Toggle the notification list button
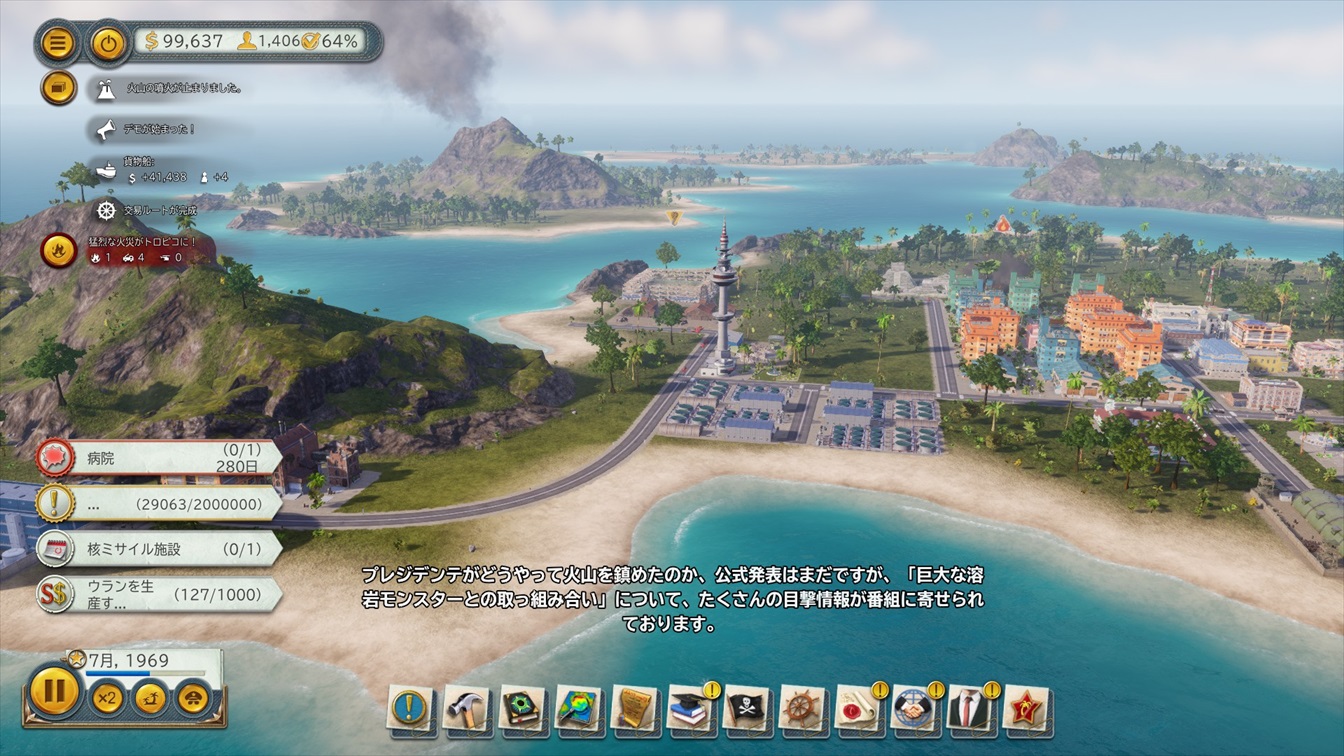Image resolution: width=1344 pixels, height=756 pixels. pos(59,88)
